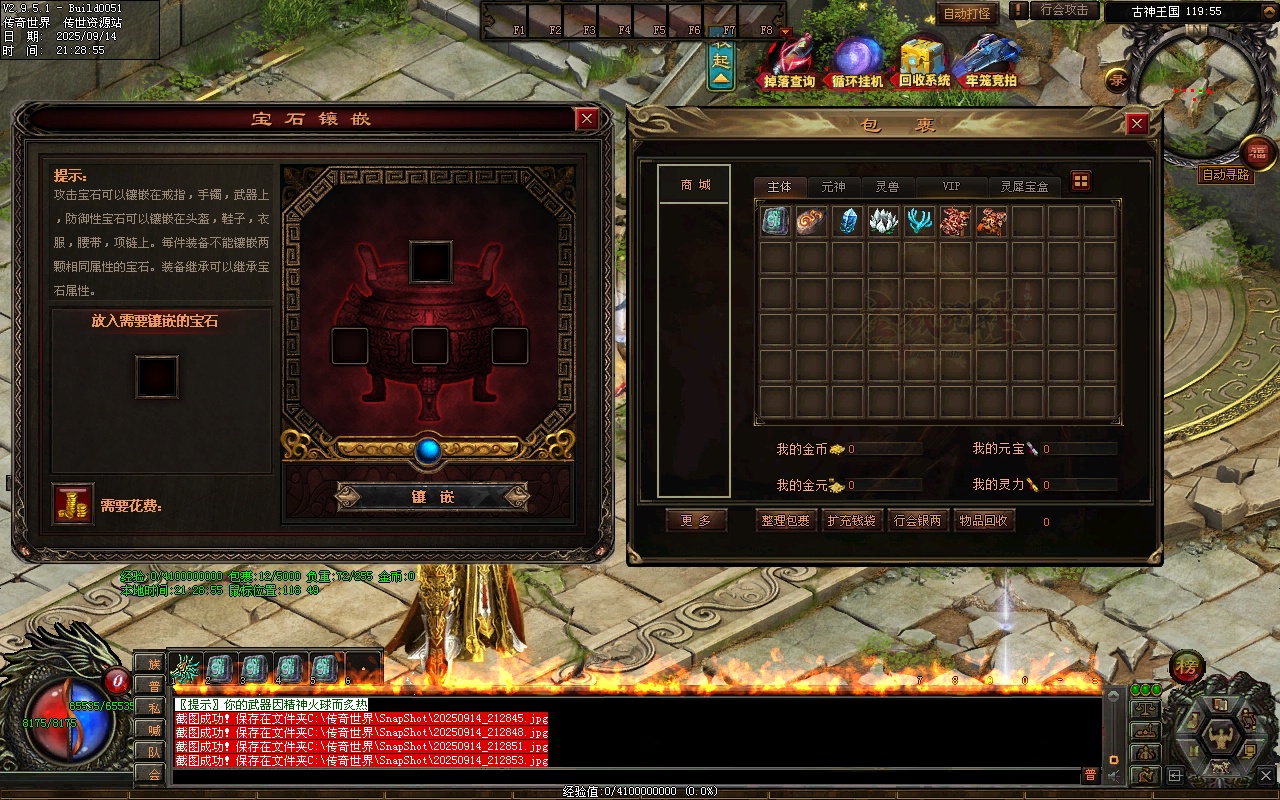
Task: Click the 镶嵌 inlay button
Action: pyautogui.click(x=432, y=496)
